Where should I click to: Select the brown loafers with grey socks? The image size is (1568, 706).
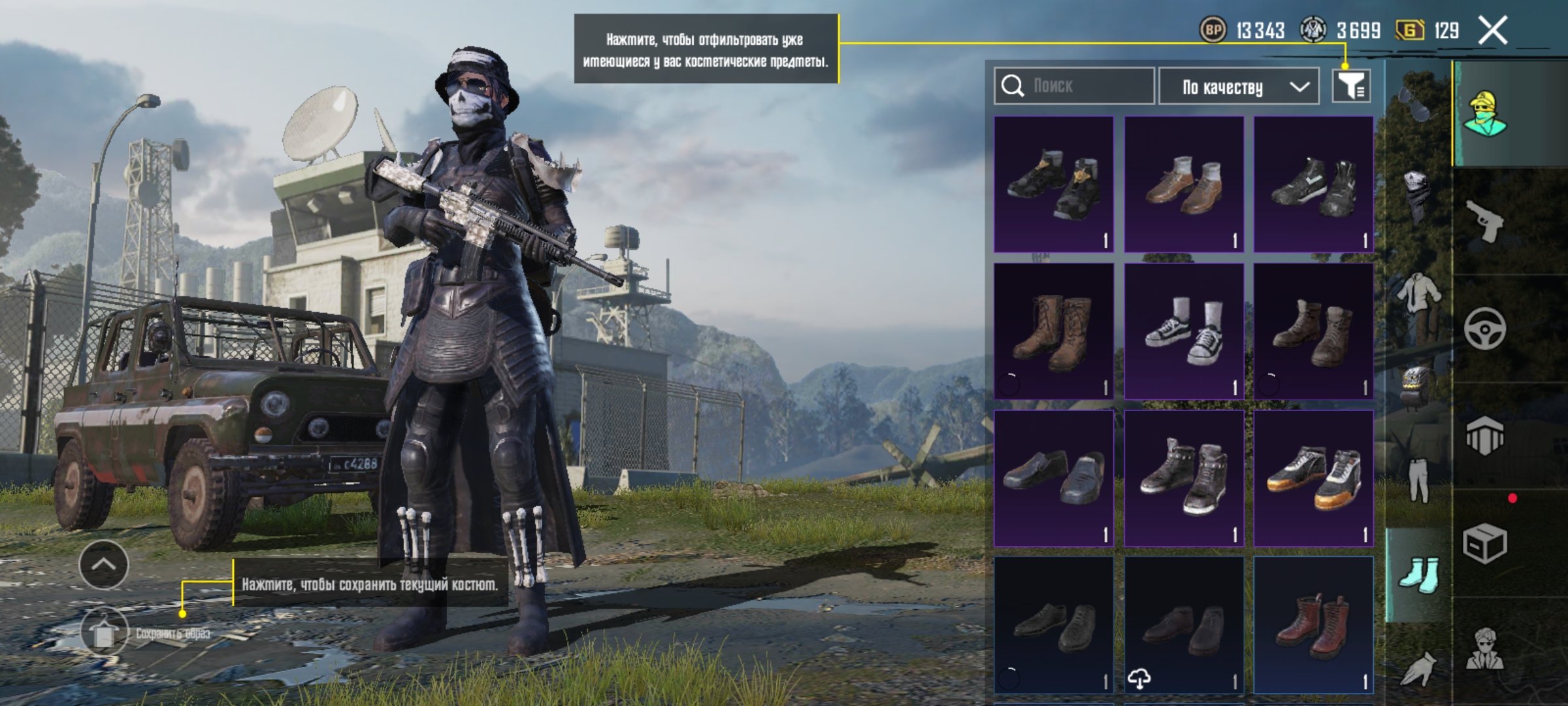tap(1183, 184)
